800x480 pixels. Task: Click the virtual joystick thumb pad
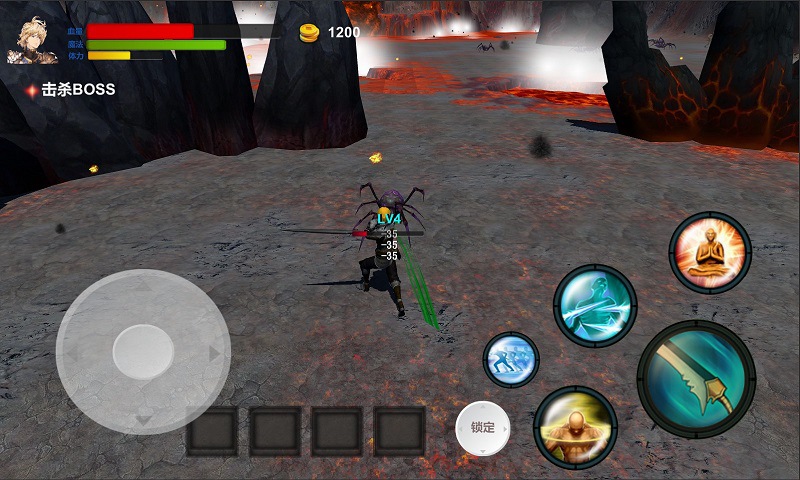pos(143,351)
